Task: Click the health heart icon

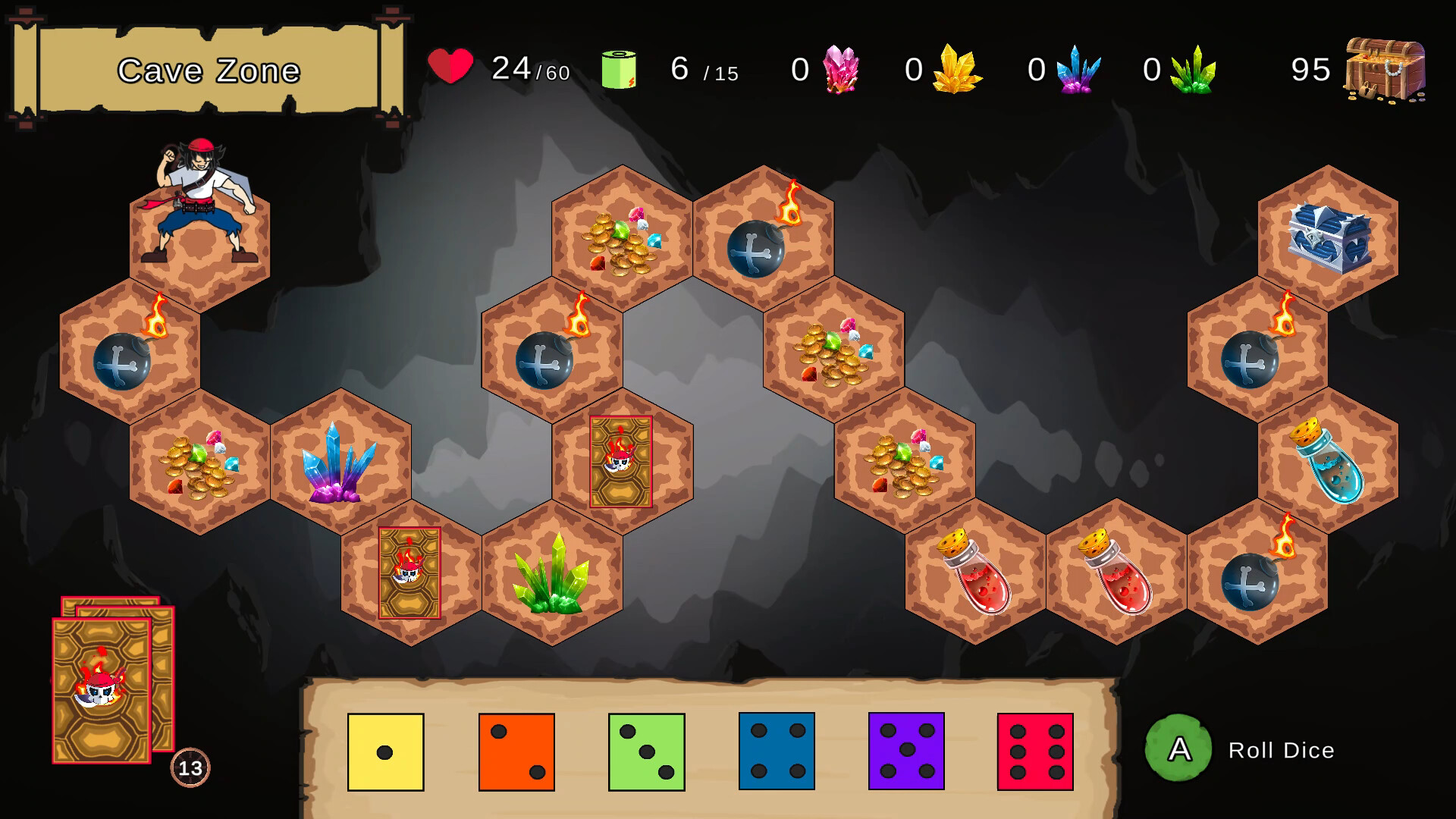Action: (x=449, y=68)
